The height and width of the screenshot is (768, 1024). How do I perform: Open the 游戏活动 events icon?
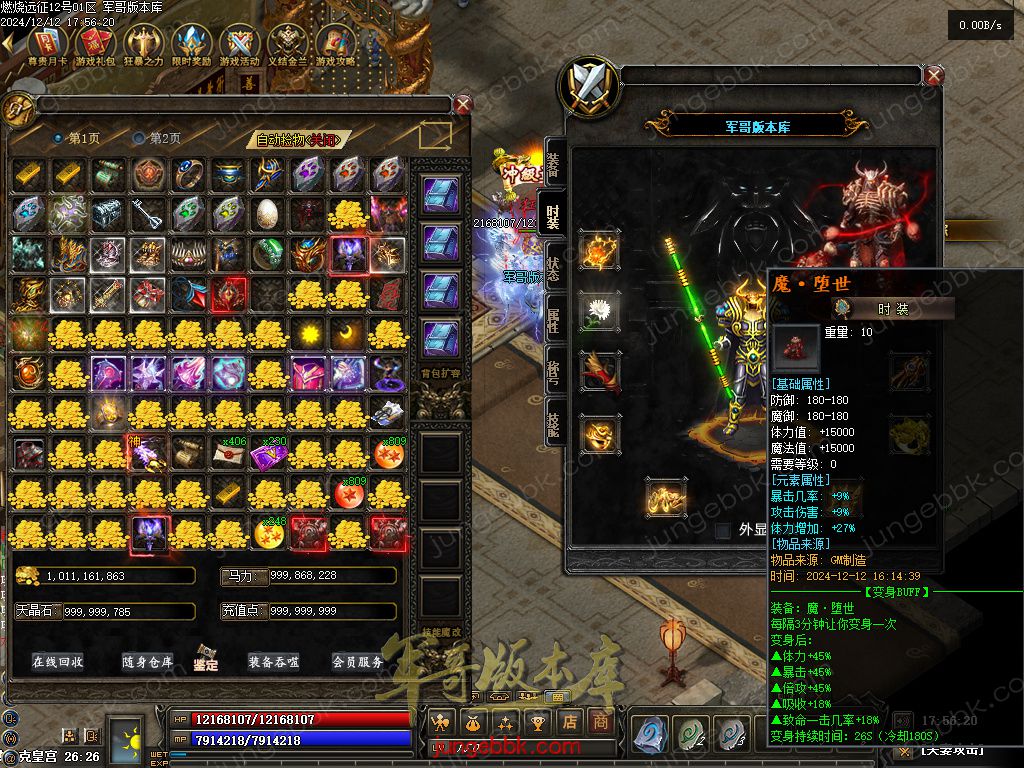[240, 45]
